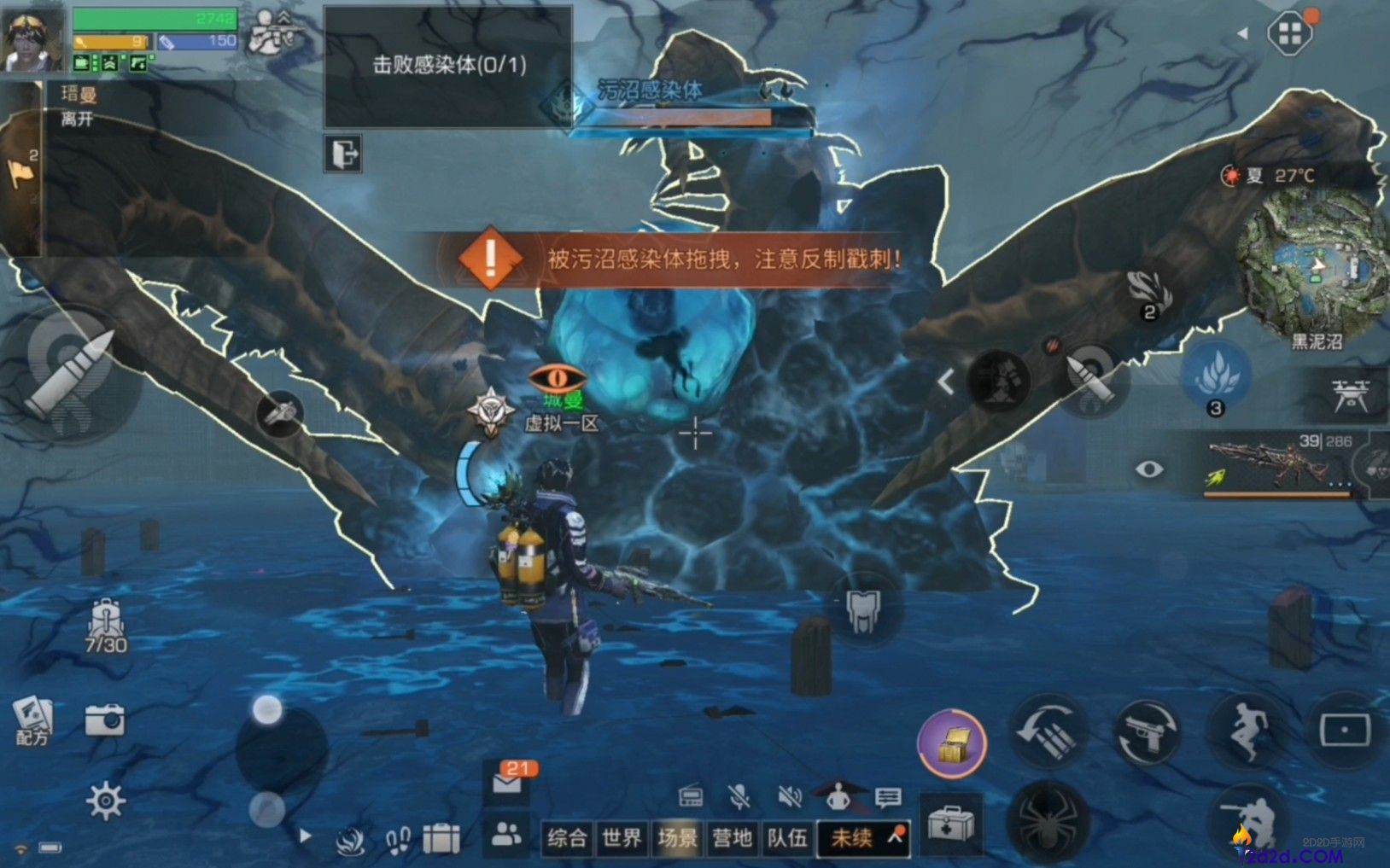This screenshot has width=1390, height=868.
Task: Switch to the 营地 chat tab
Action: point(732,838)
